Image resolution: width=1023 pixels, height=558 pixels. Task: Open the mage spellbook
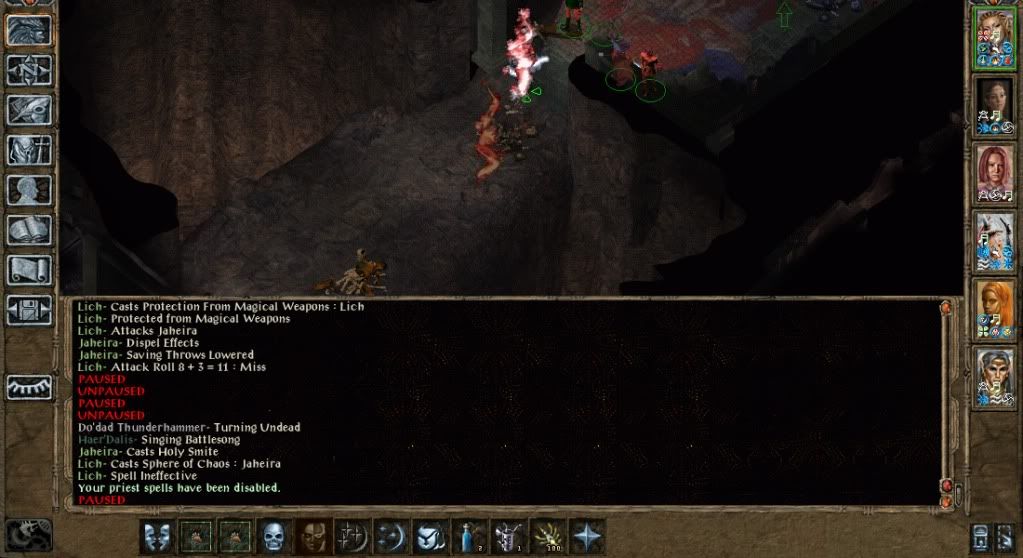tap(29, 230)
